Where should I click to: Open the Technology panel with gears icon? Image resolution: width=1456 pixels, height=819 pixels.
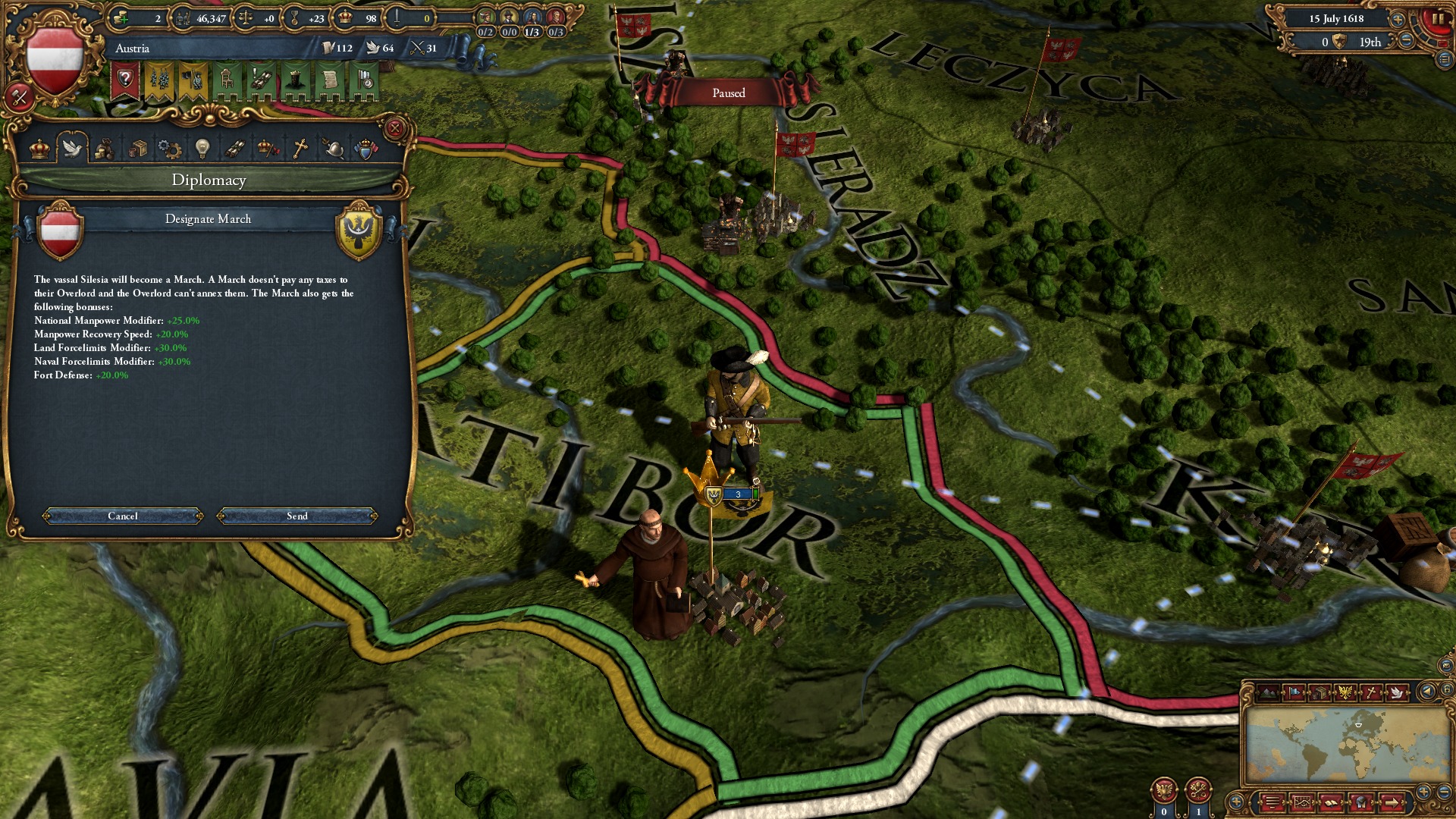[x=170, y=149]
